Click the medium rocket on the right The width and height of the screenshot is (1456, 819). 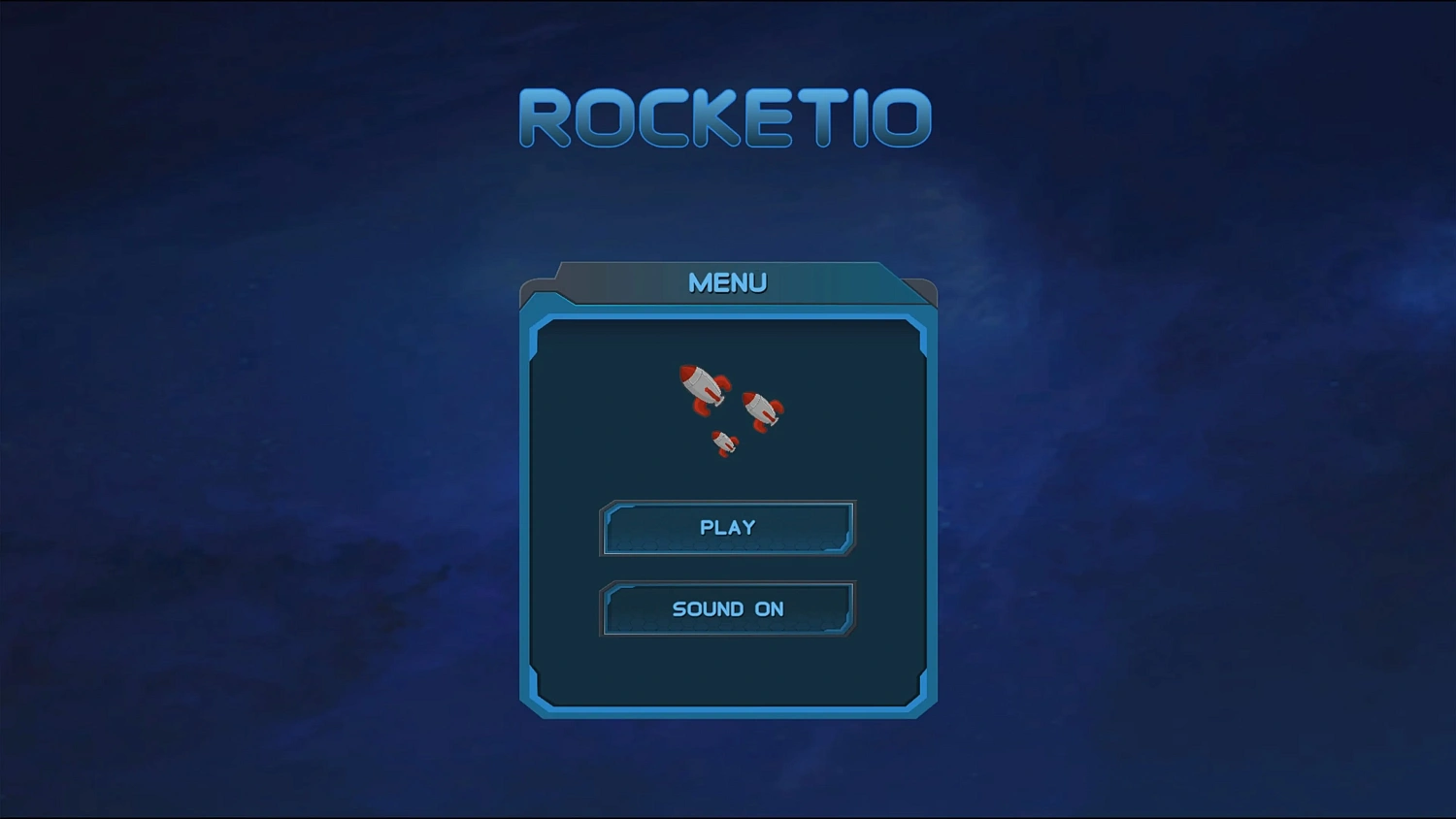763,410
